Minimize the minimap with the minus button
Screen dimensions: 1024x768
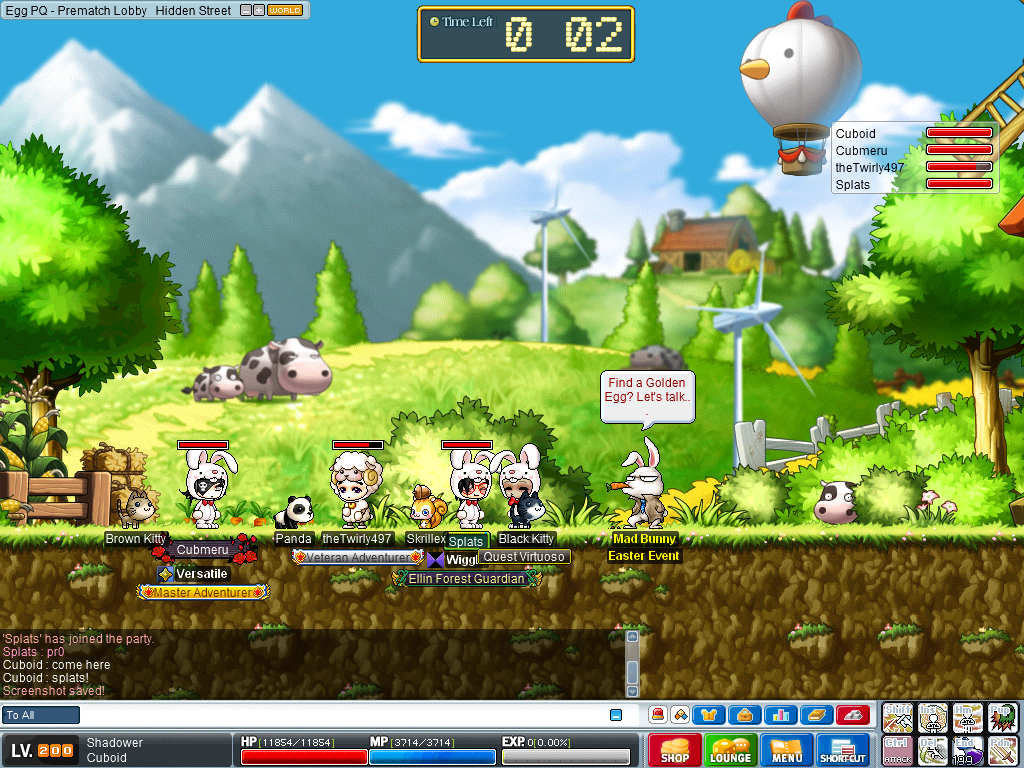[247, 10]
